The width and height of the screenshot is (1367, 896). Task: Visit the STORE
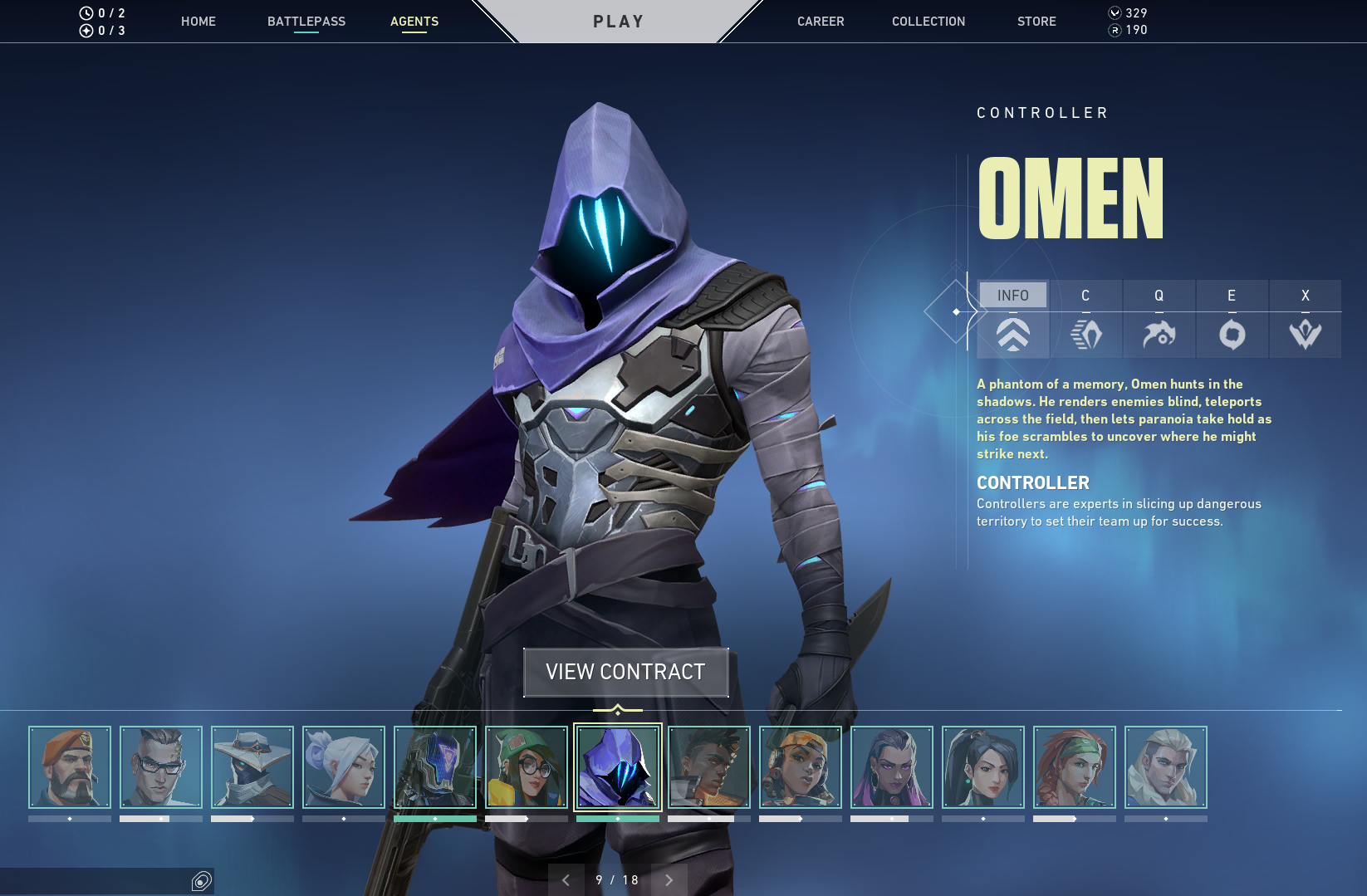1036,22
